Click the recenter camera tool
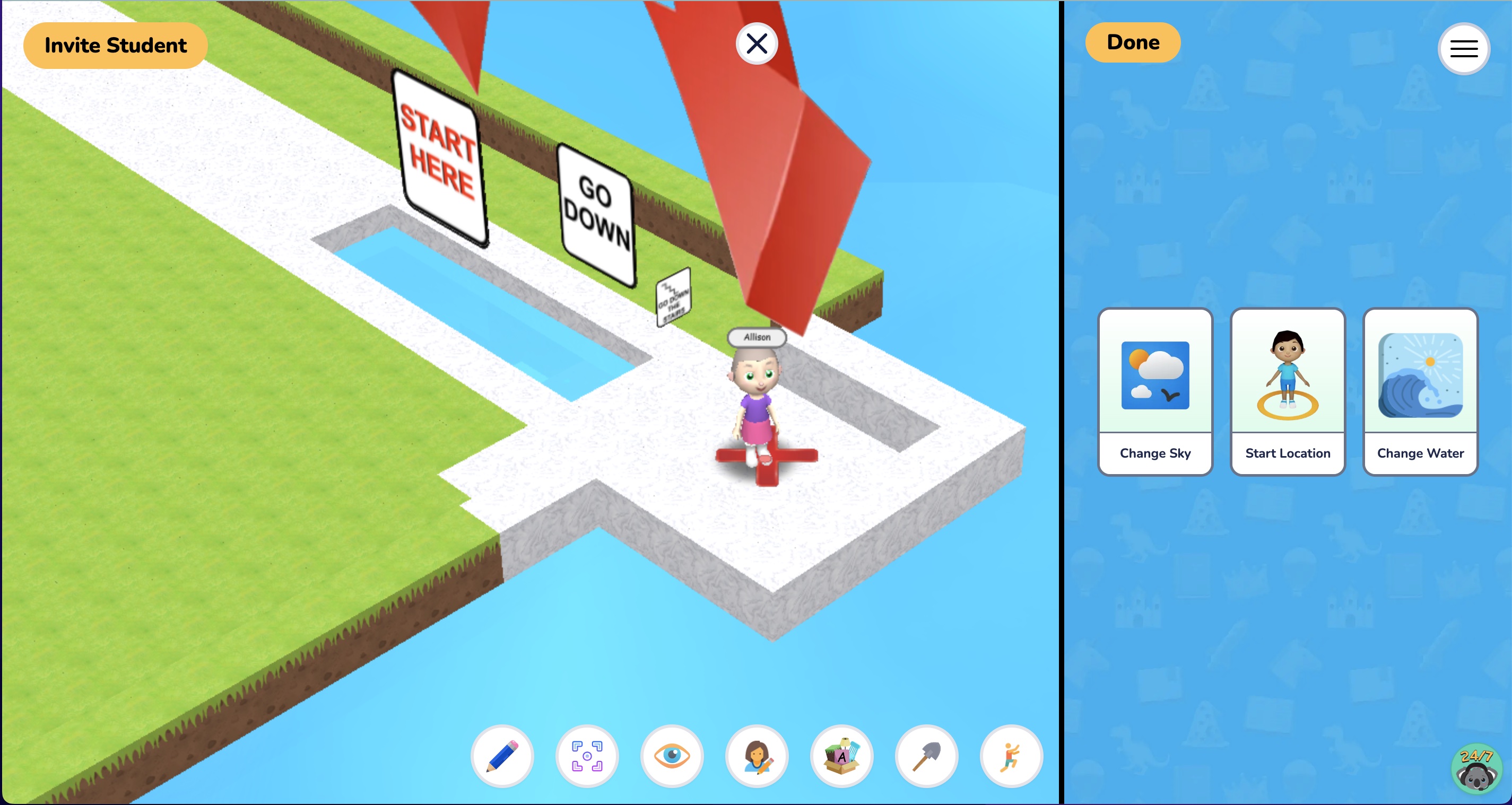 tap(587, 756)
